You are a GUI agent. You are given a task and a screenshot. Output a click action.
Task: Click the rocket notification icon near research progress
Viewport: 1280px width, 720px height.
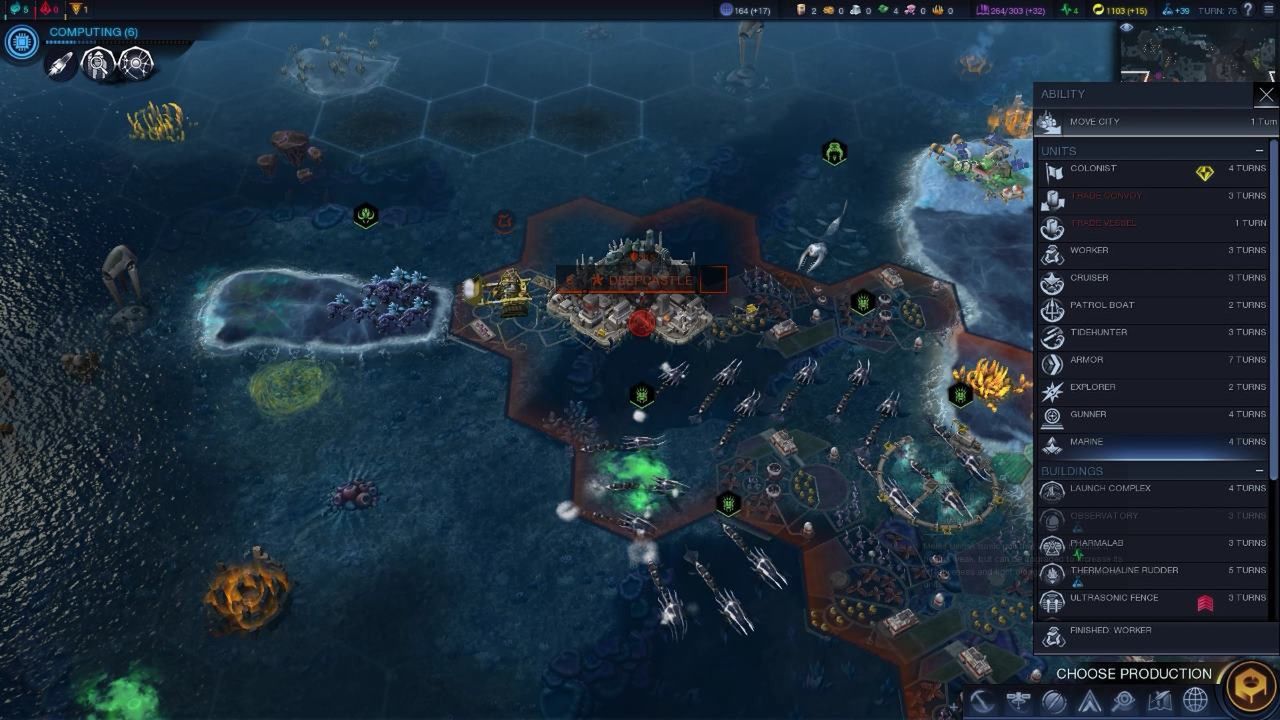pyautogui.click(x=60, y=65)
